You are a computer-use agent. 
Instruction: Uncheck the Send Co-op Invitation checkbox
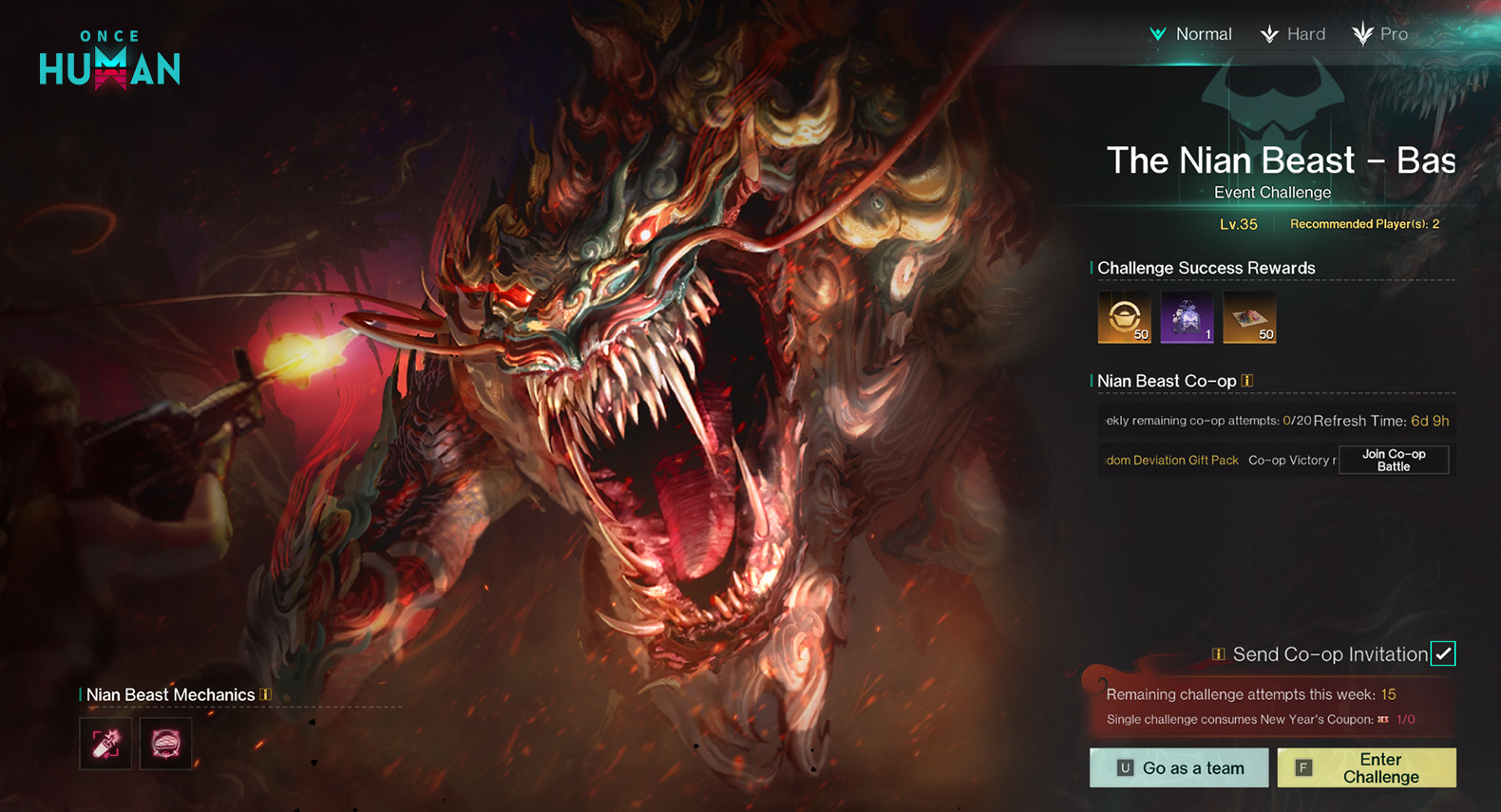point(1444,653)
